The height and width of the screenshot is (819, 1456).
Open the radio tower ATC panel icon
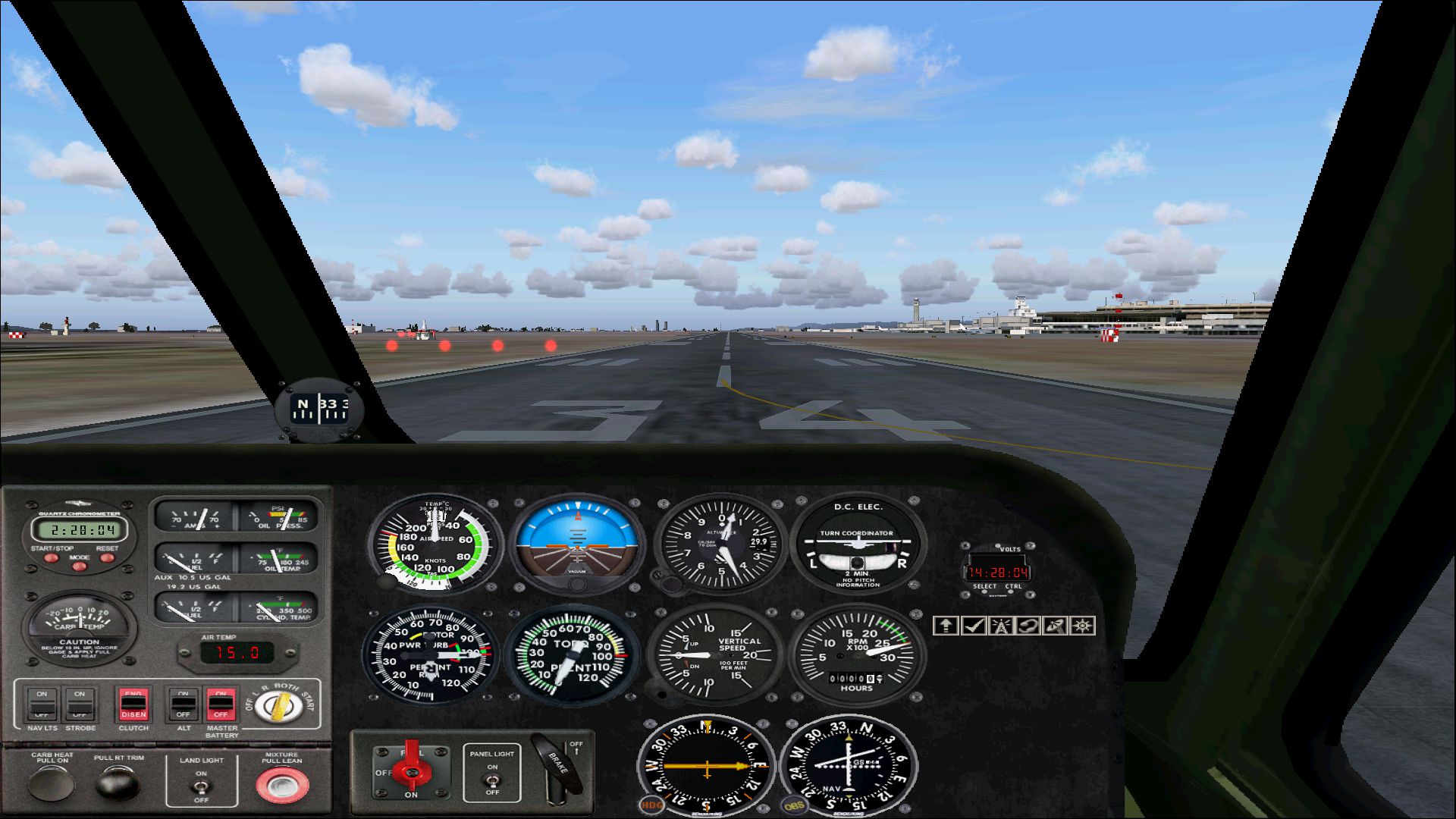point(1000,626)
